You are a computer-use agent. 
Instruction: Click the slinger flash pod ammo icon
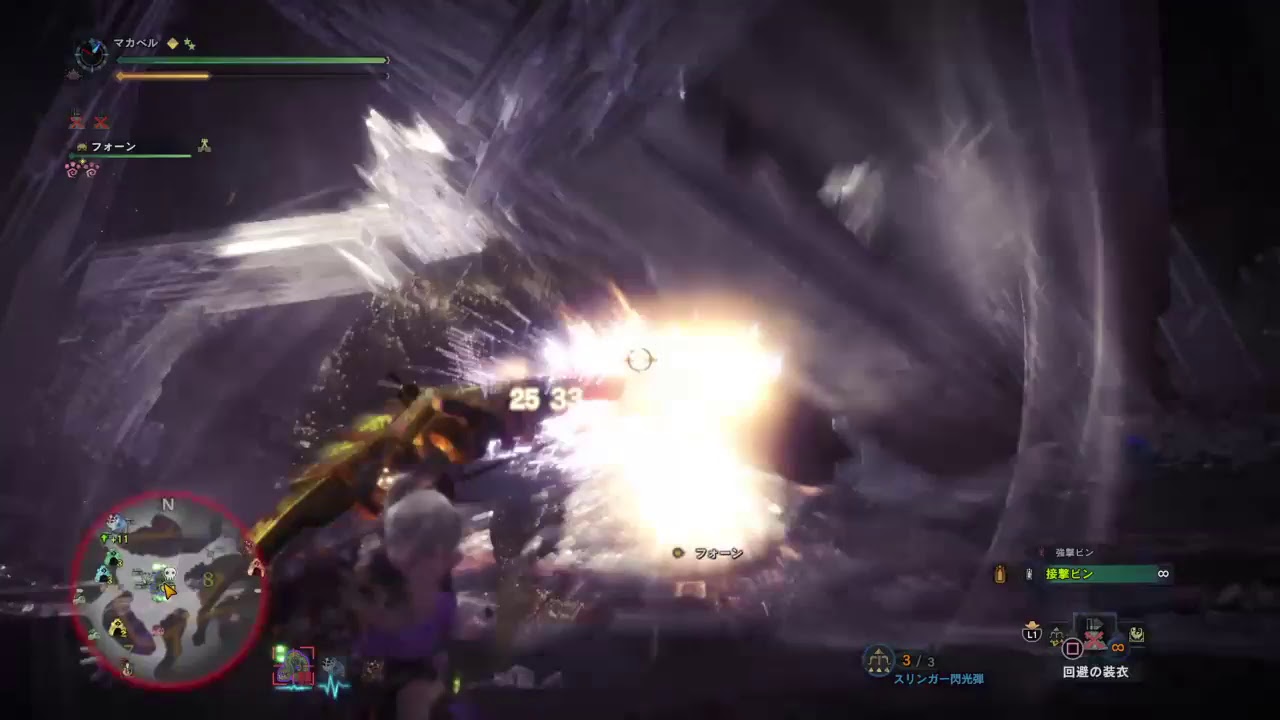pos(878,660)
